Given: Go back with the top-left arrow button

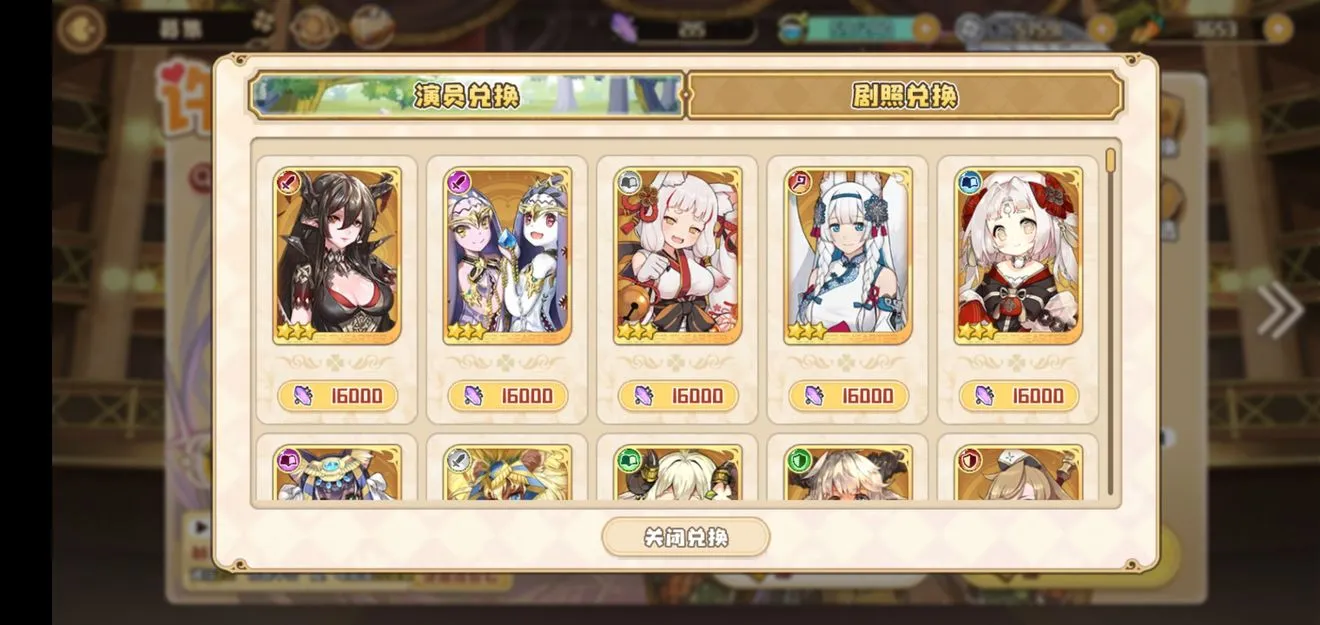Looking at the screenshot, I should [x=81, y=28].
